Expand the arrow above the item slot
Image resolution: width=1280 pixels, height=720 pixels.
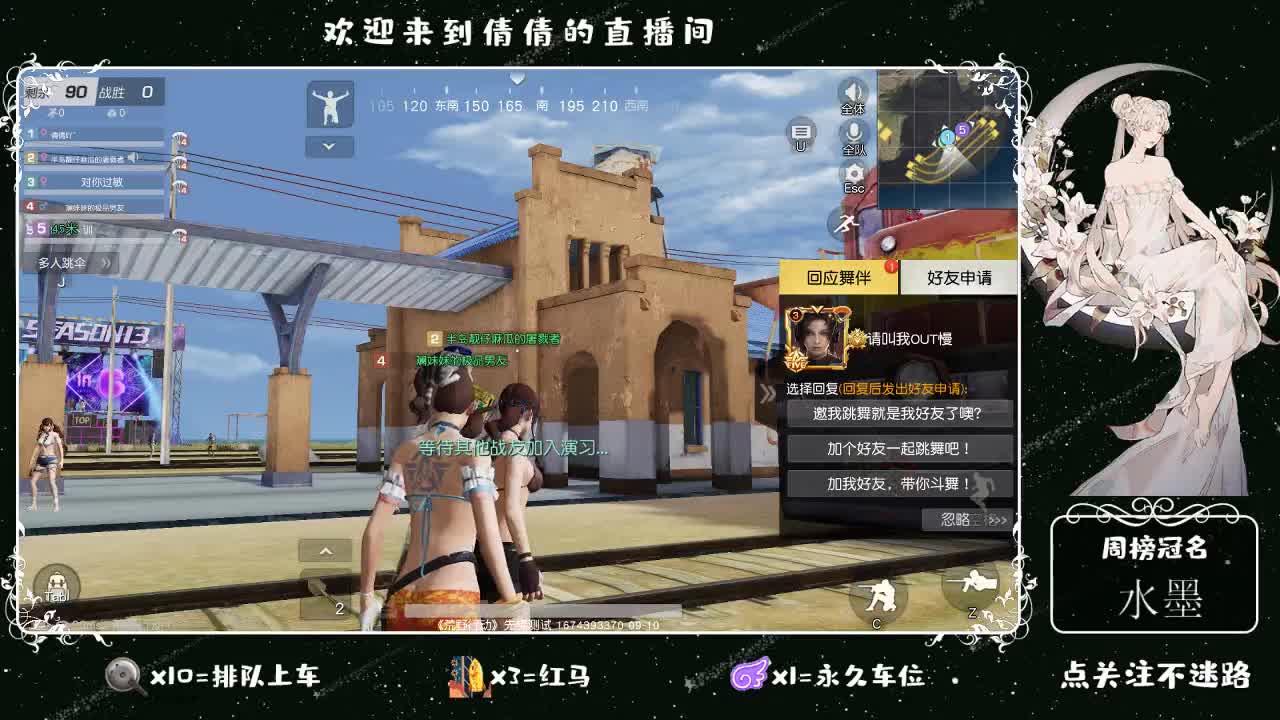(326, 551)
